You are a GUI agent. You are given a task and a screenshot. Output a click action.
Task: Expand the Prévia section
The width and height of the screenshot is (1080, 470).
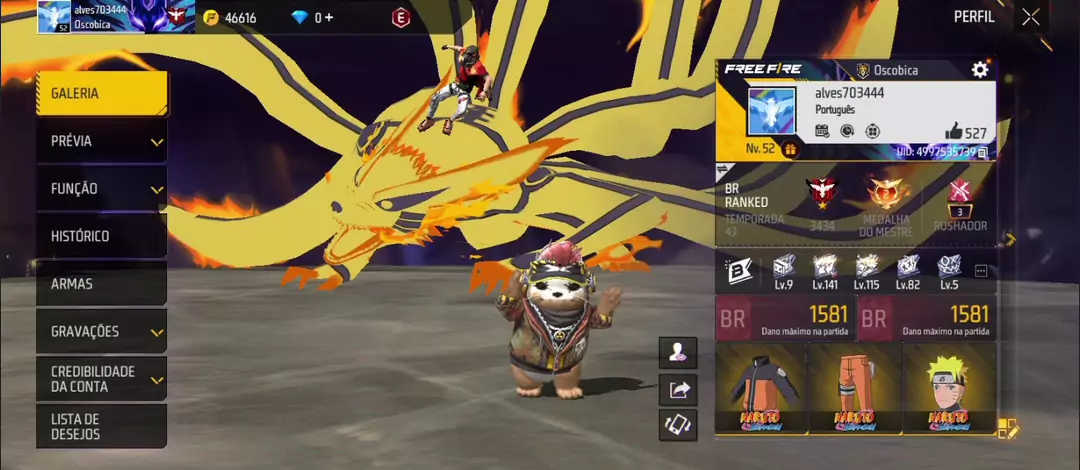coord(101,142)
